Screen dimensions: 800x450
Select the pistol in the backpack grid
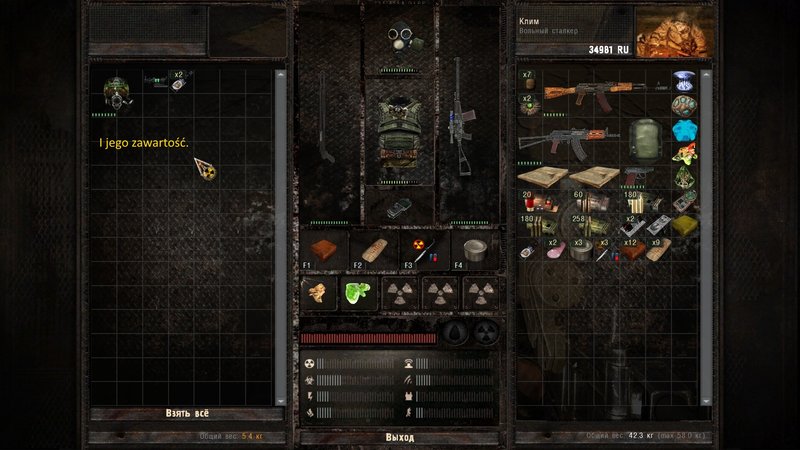point(637,177)
